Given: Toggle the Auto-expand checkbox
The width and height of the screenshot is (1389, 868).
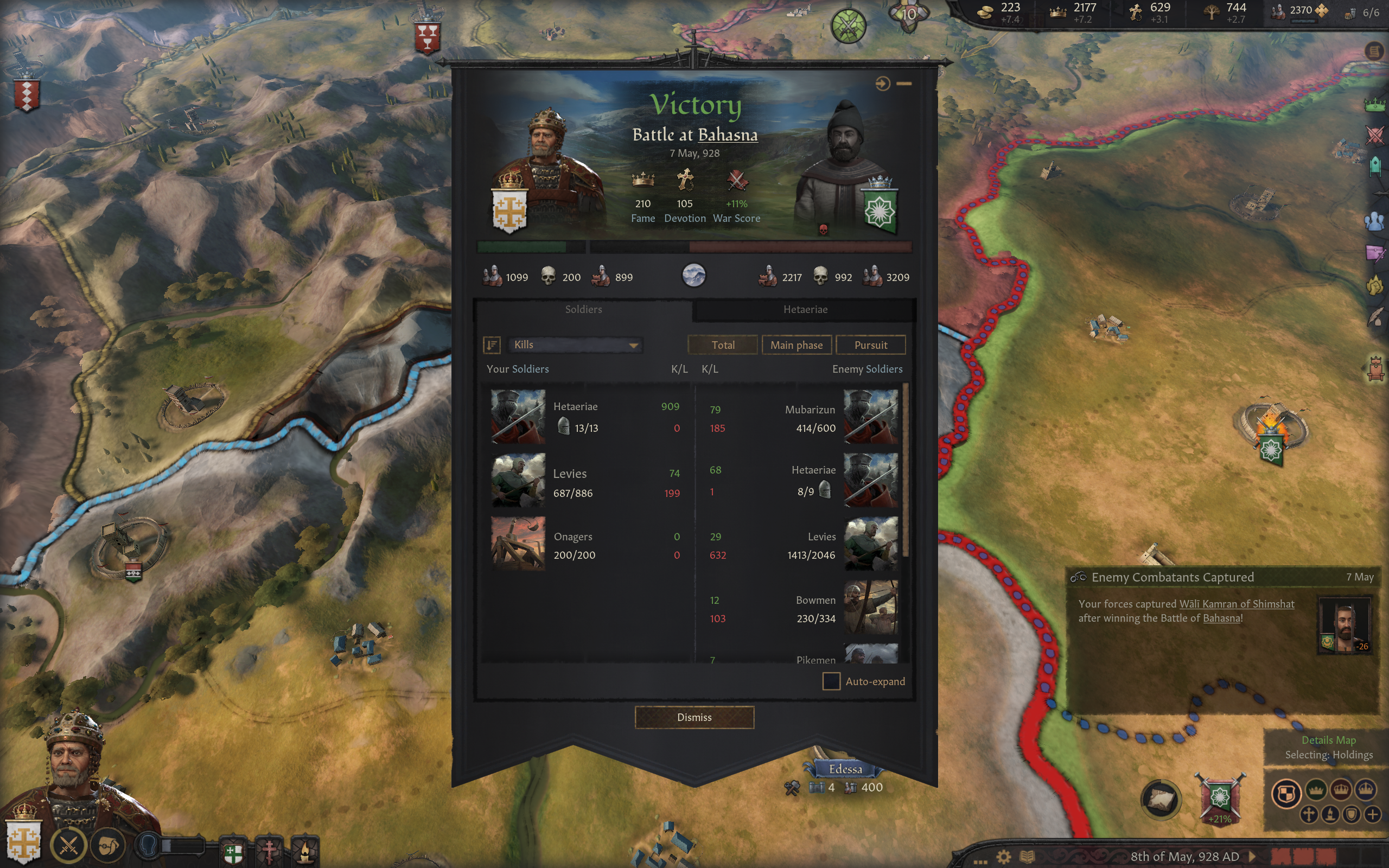Looking at the screenshot, I should click(x=831, y=681).
